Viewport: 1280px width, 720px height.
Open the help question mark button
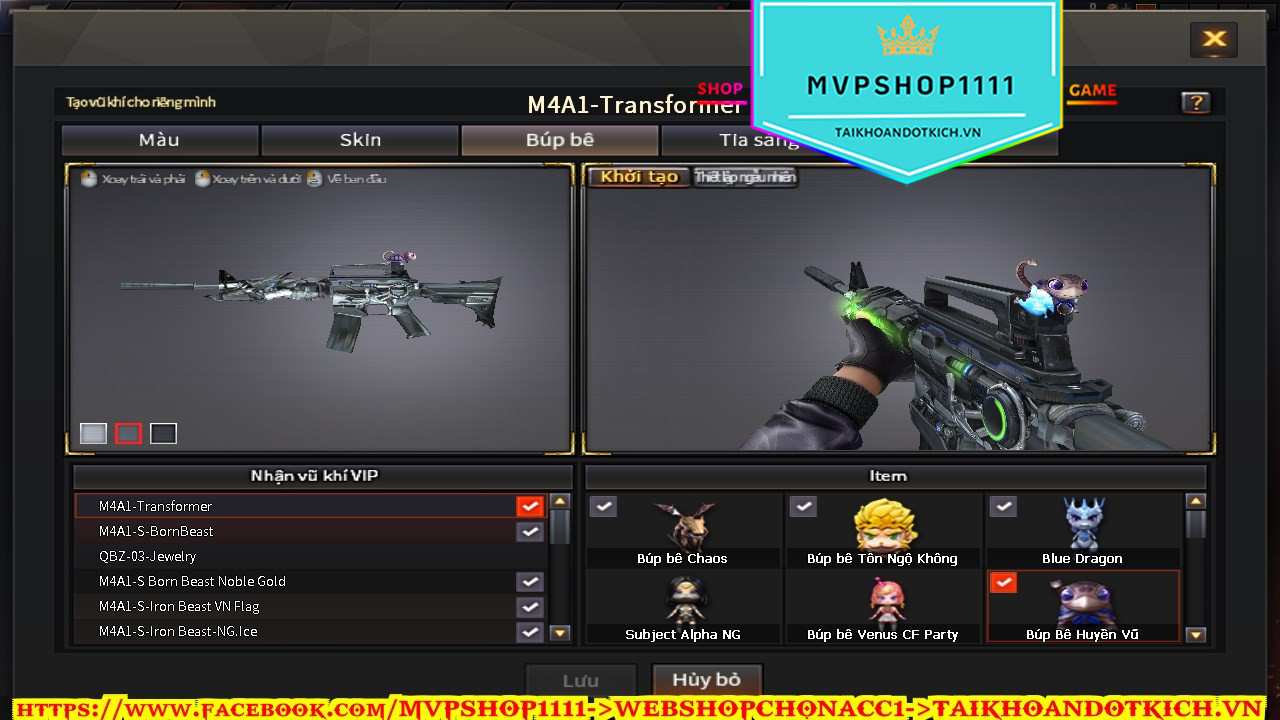coord(1195,102)
